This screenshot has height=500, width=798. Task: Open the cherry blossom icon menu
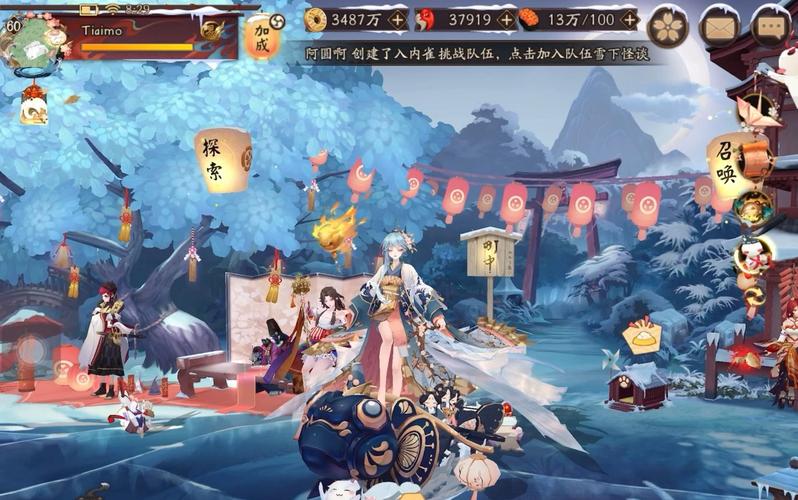coord(667,26)
